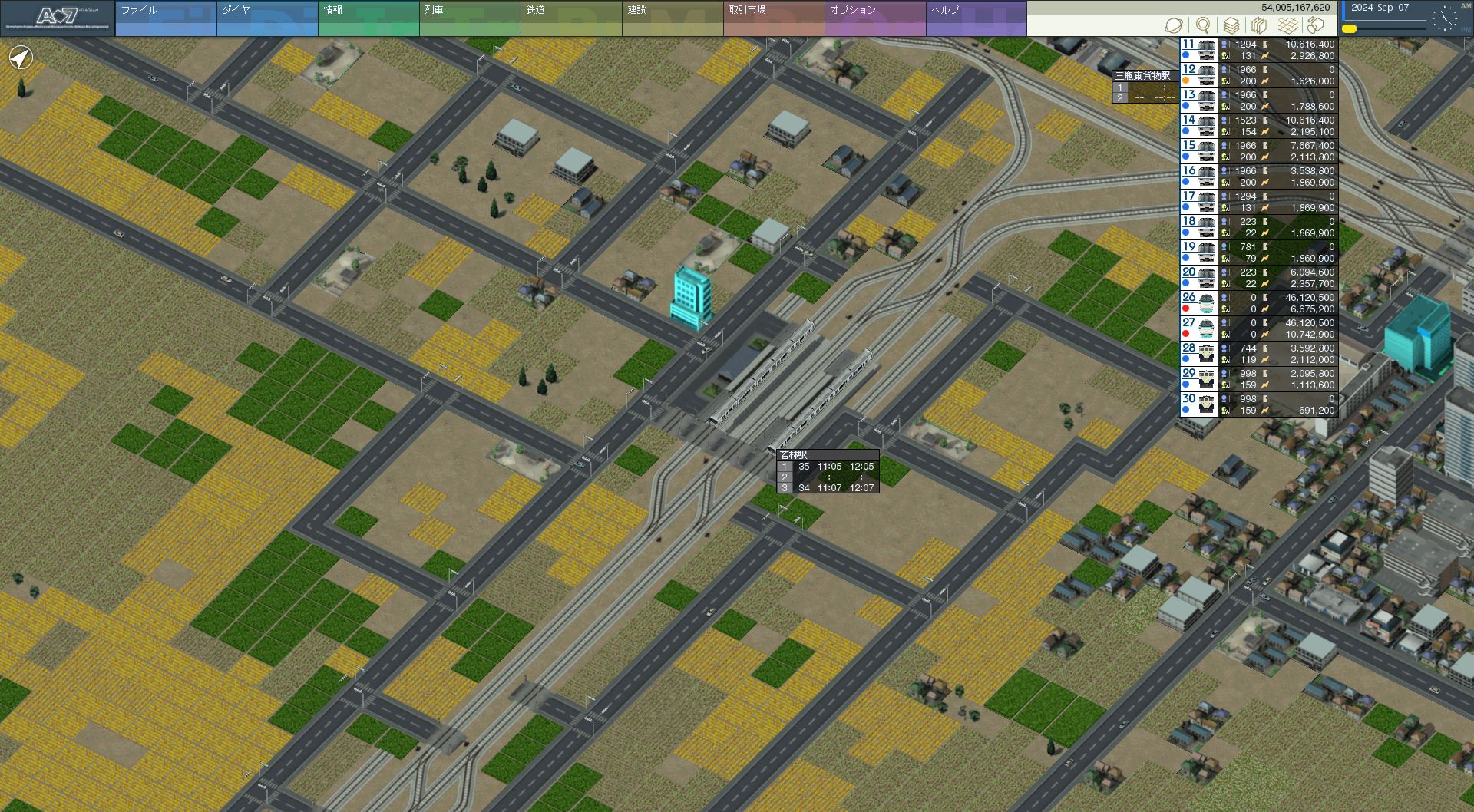The width and height of the screenshot is (1474, 812).
Task: Activate the magnifying glass search icon
Action: [1203, 26]
